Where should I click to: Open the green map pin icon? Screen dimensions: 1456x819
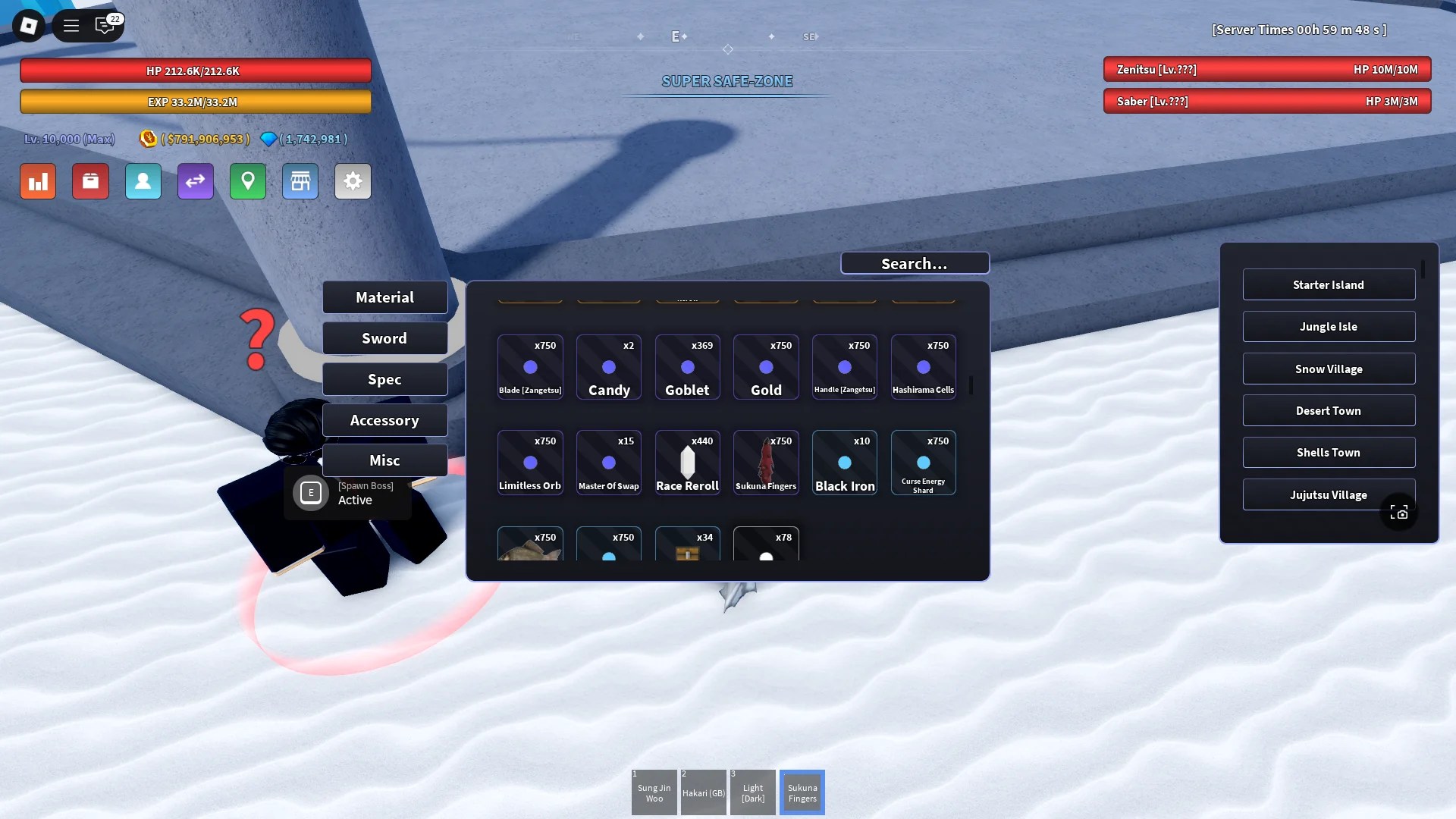pos(247,181)
